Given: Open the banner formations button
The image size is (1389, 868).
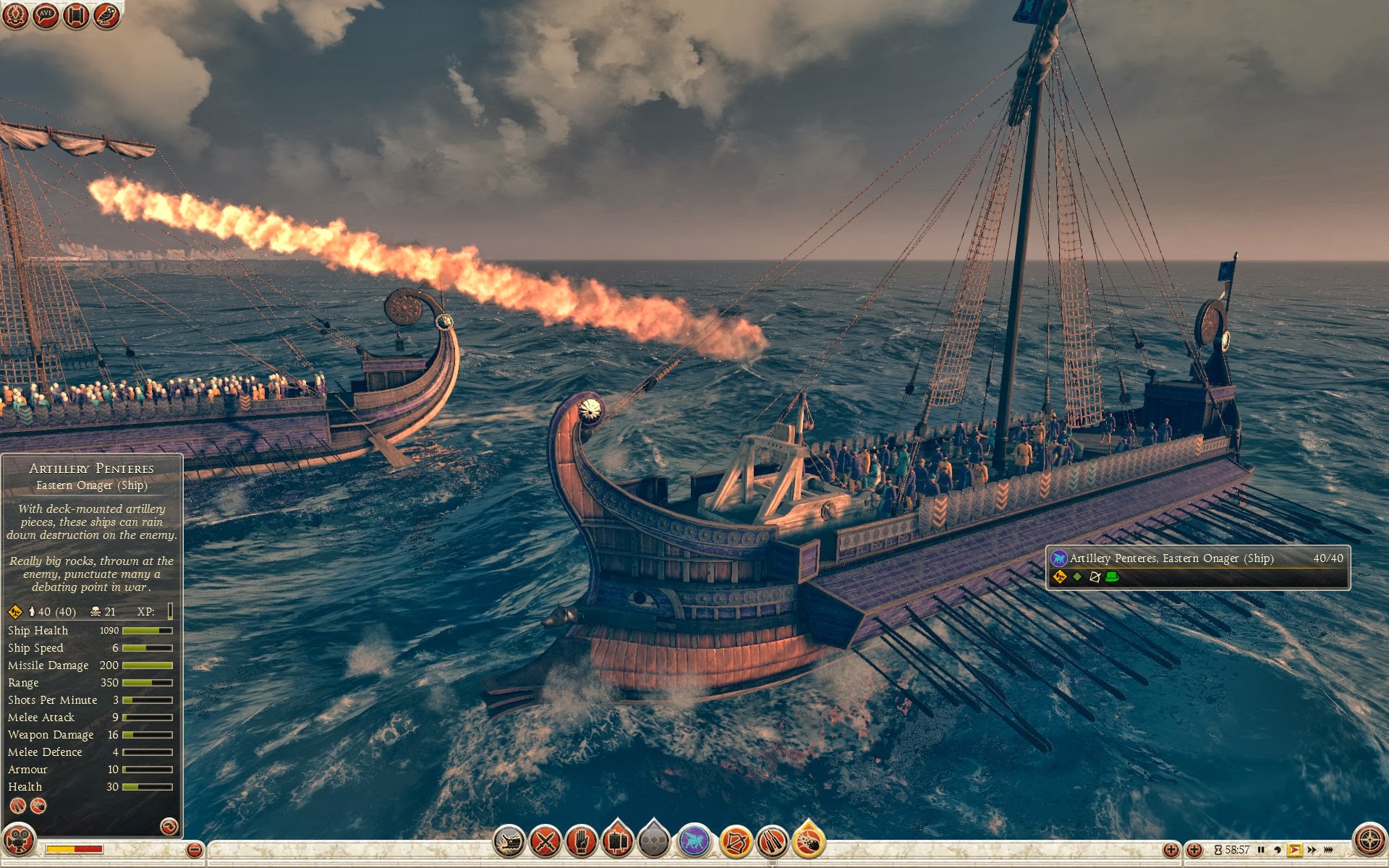Looking at the screenshot, I should 617,841.
